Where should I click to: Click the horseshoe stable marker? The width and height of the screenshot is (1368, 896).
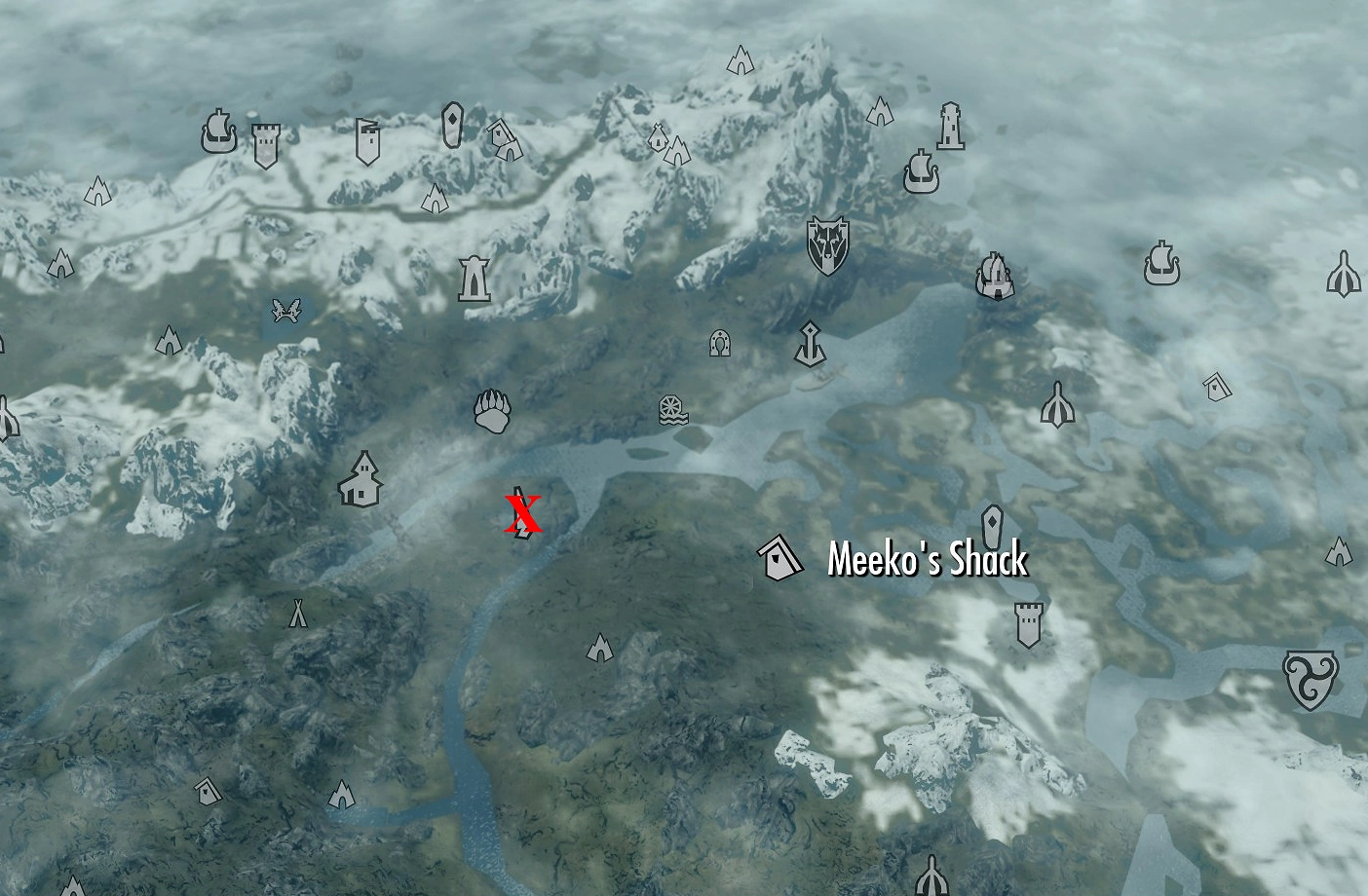click(720, 344)
